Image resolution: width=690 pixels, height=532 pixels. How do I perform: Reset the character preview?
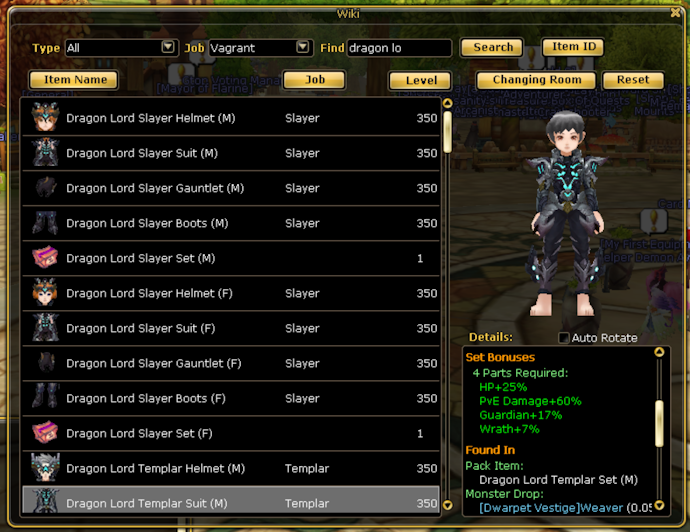633,80
